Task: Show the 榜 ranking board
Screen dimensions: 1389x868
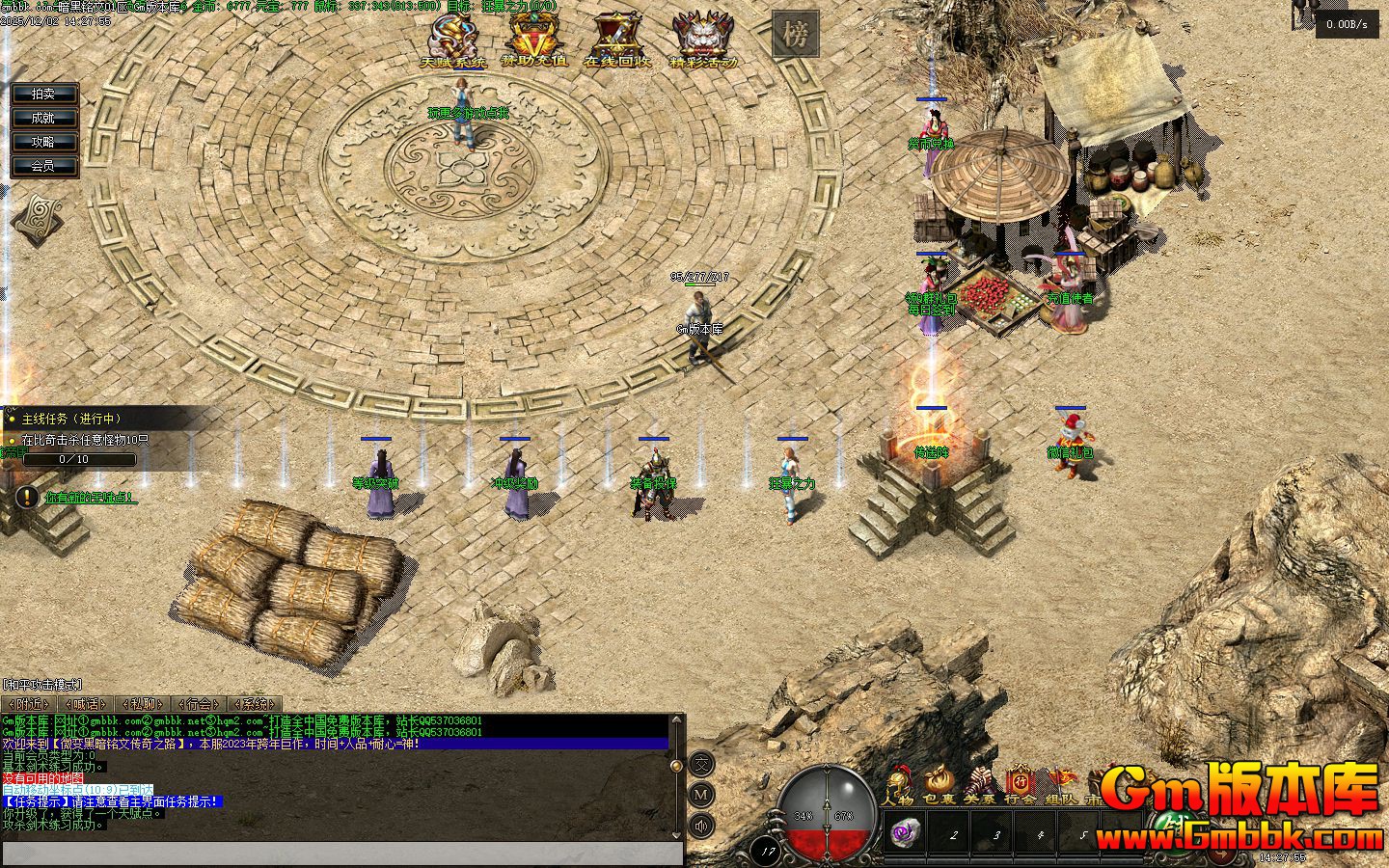Action: click(x=795, y=35)
